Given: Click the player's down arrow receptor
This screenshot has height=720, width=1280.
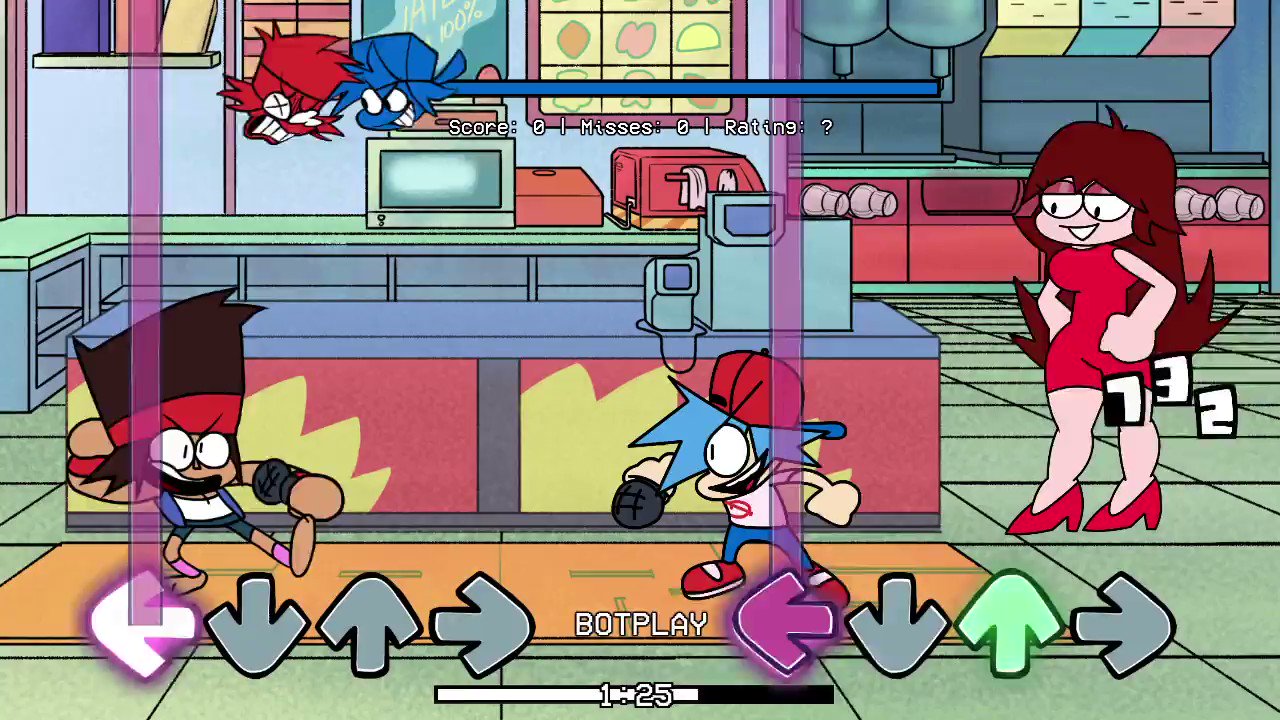Looking at the screenshot, I should pos(898,624).
